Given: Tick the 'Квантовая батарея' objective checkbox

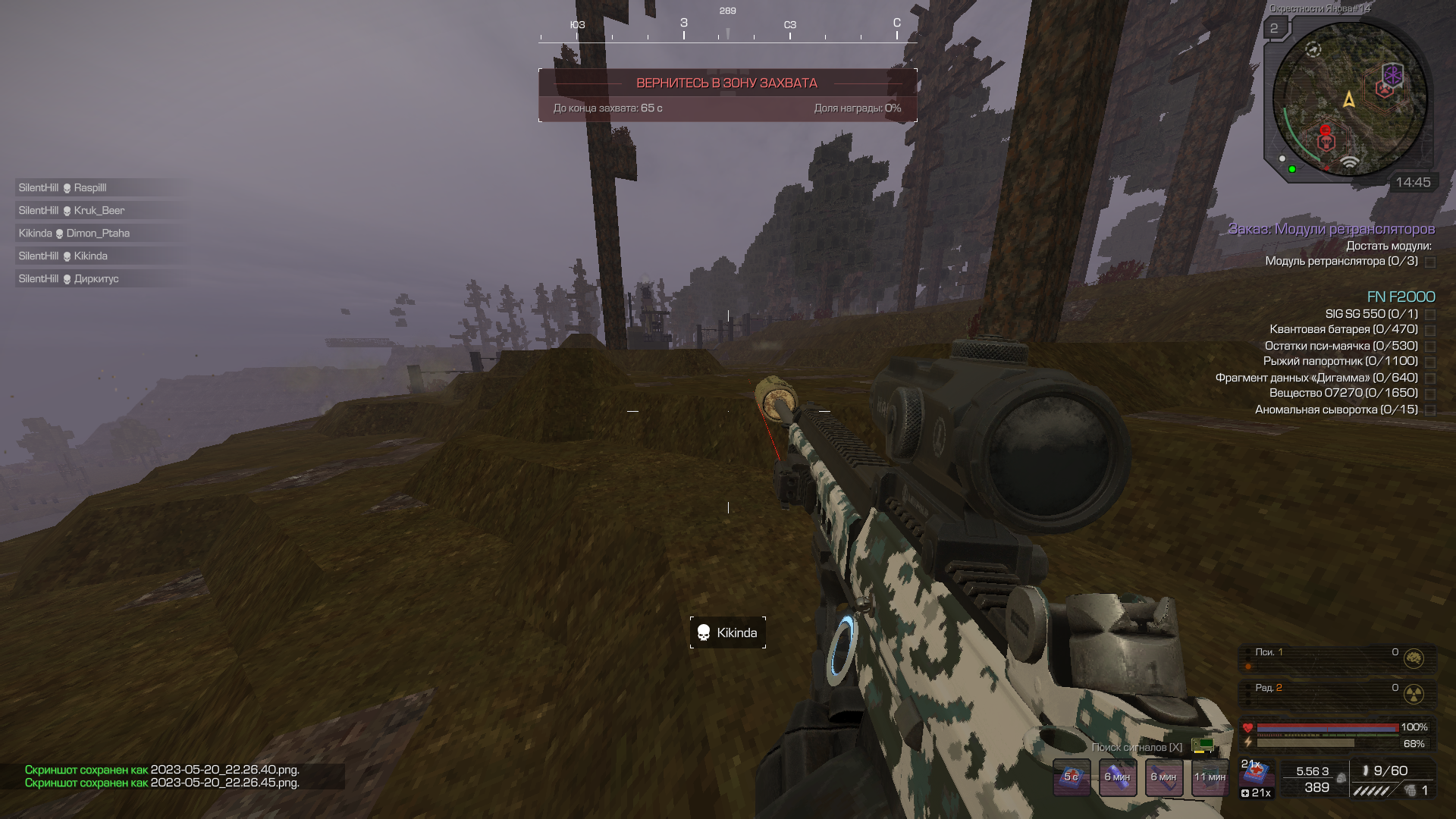Looking at the screenshot, I should coord(1430,331).
